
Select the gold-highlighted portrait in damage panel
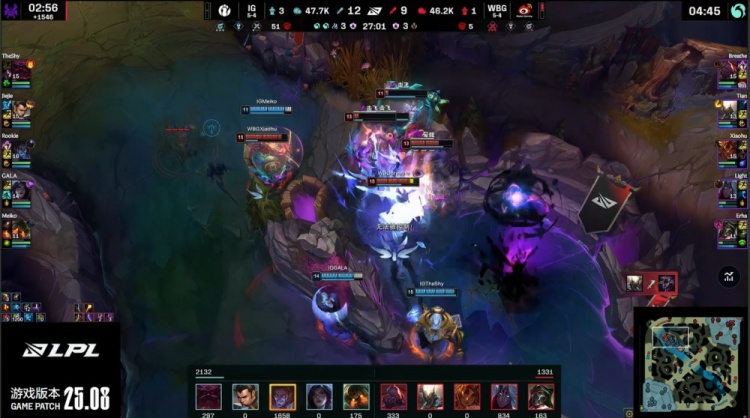pos(282,396)
